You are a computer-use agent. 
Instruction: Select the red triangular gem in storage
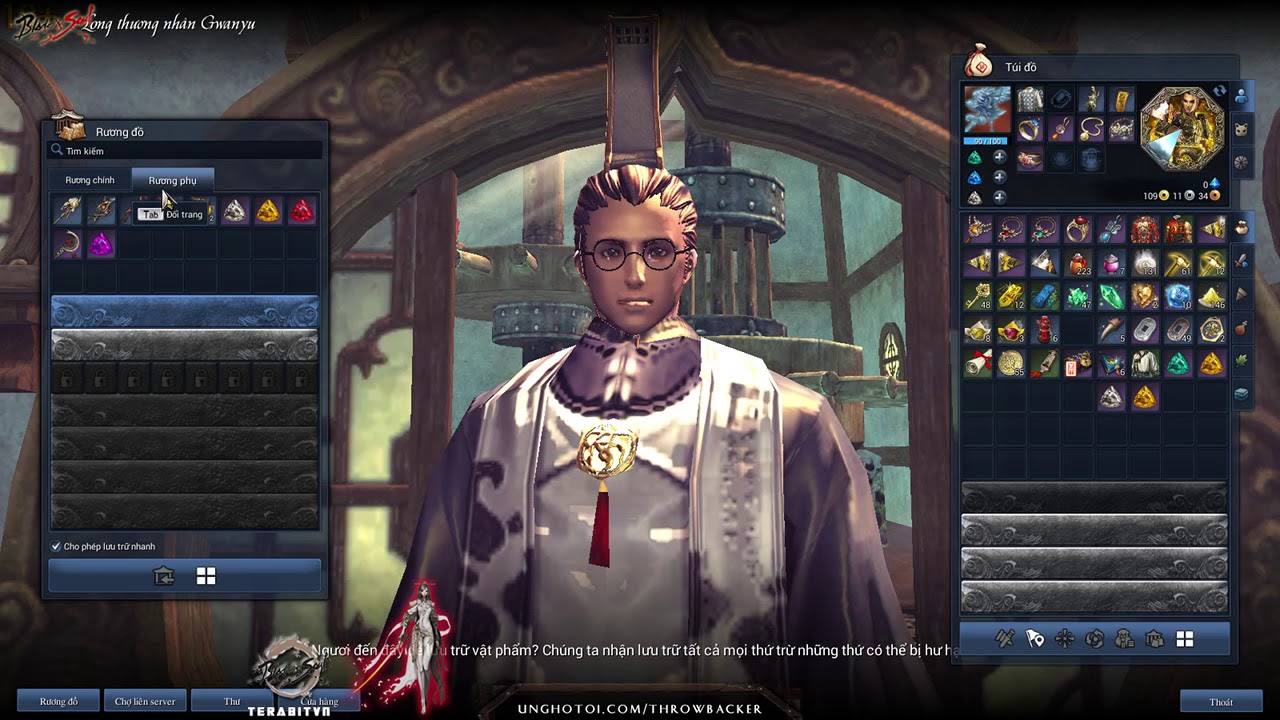click(x=301, y=211)
